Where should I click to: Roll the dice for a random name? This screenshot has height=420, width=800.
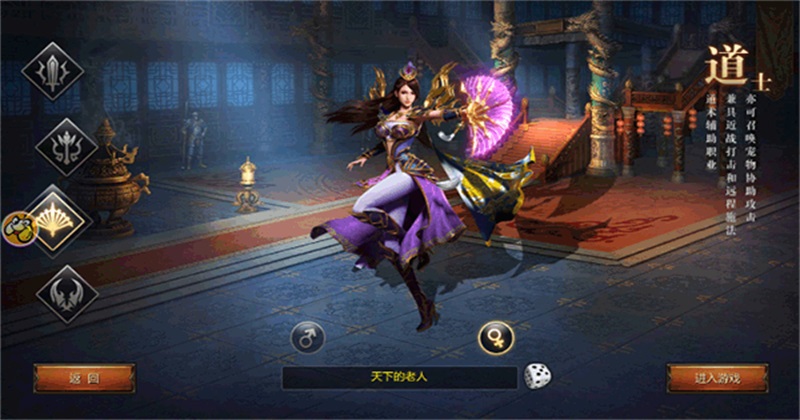(537, 377)
